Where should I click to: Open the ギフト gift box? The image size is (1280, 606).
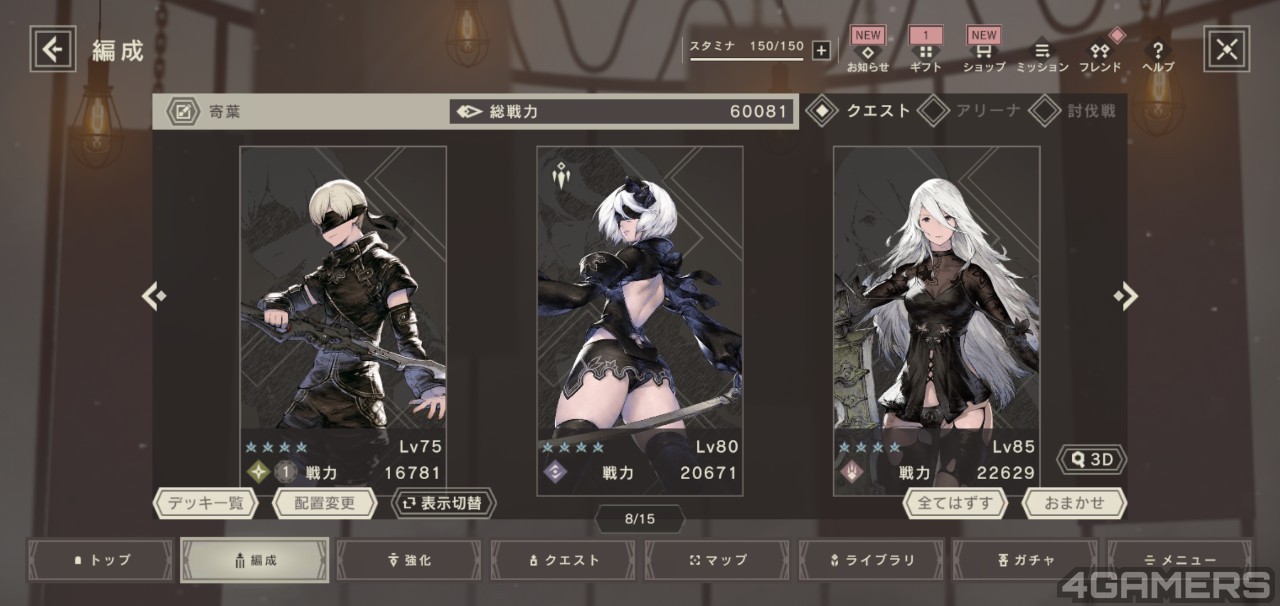click(925, 53)
